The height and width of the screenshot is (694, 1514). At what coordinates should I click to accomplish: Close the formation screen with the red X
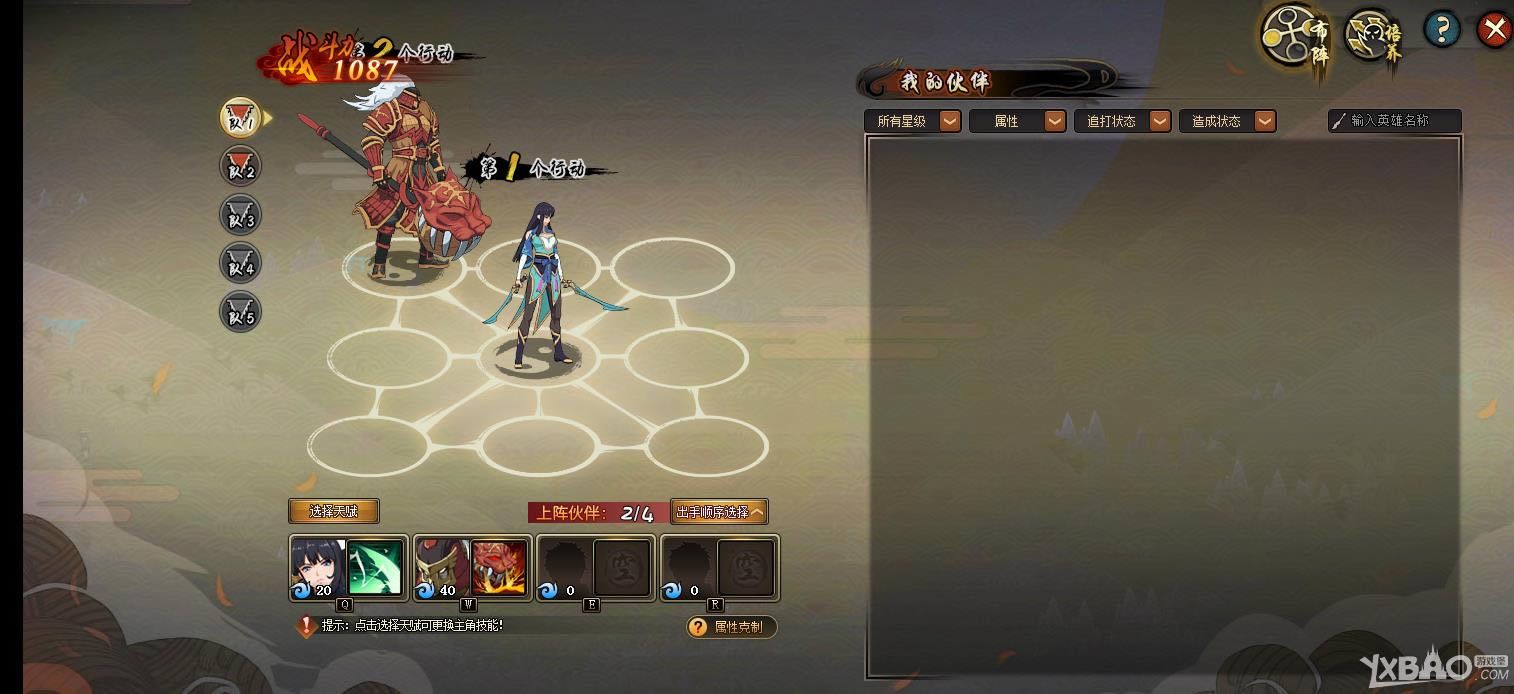point(1494,30)
